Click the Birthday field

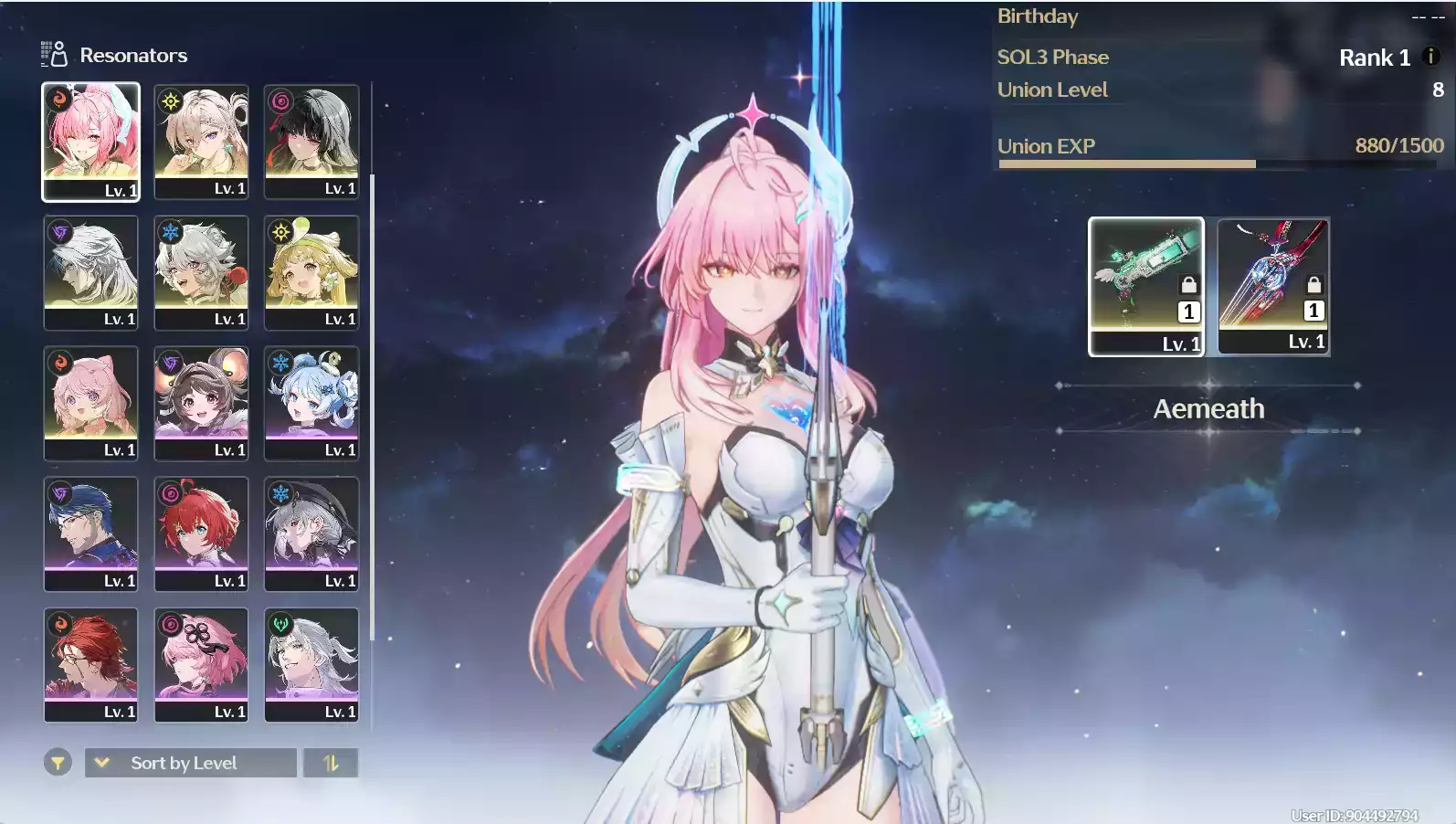(x=1038, y=16)
